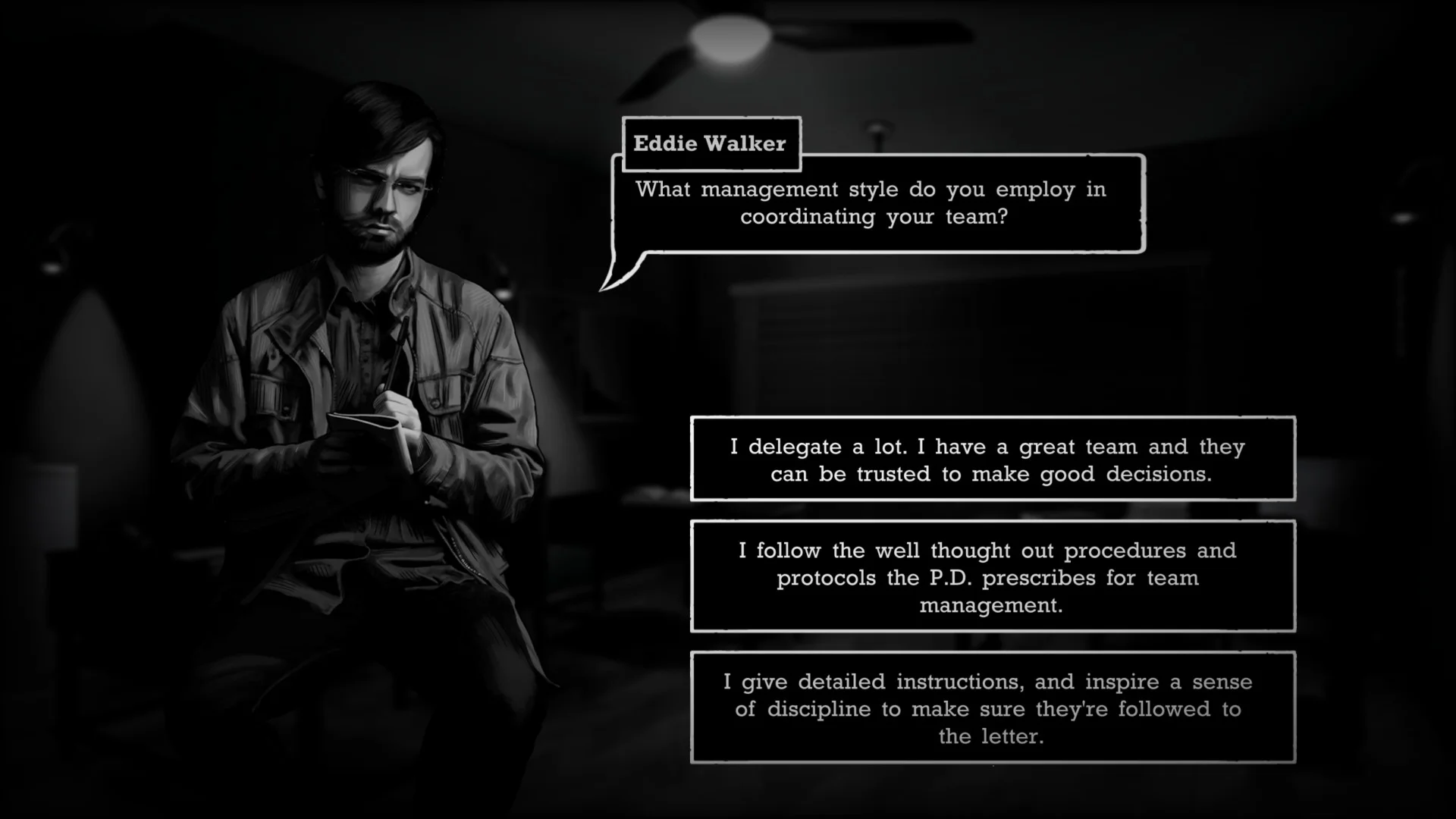Click the question about management style

pos(872,202)
